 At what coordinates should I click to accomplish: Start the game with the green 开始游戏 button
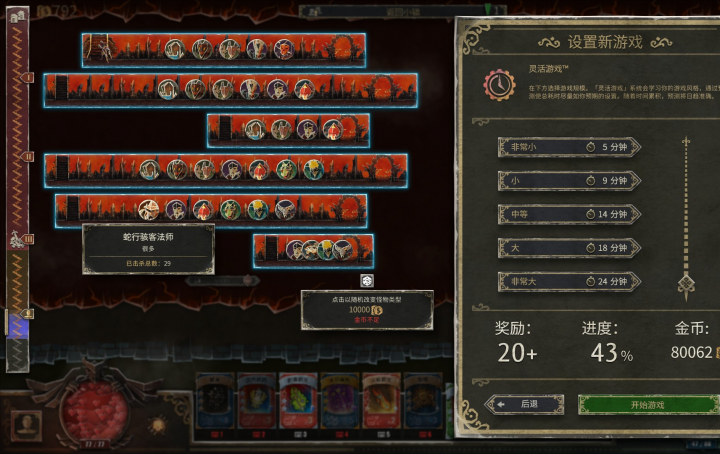[x=647, y=405]
